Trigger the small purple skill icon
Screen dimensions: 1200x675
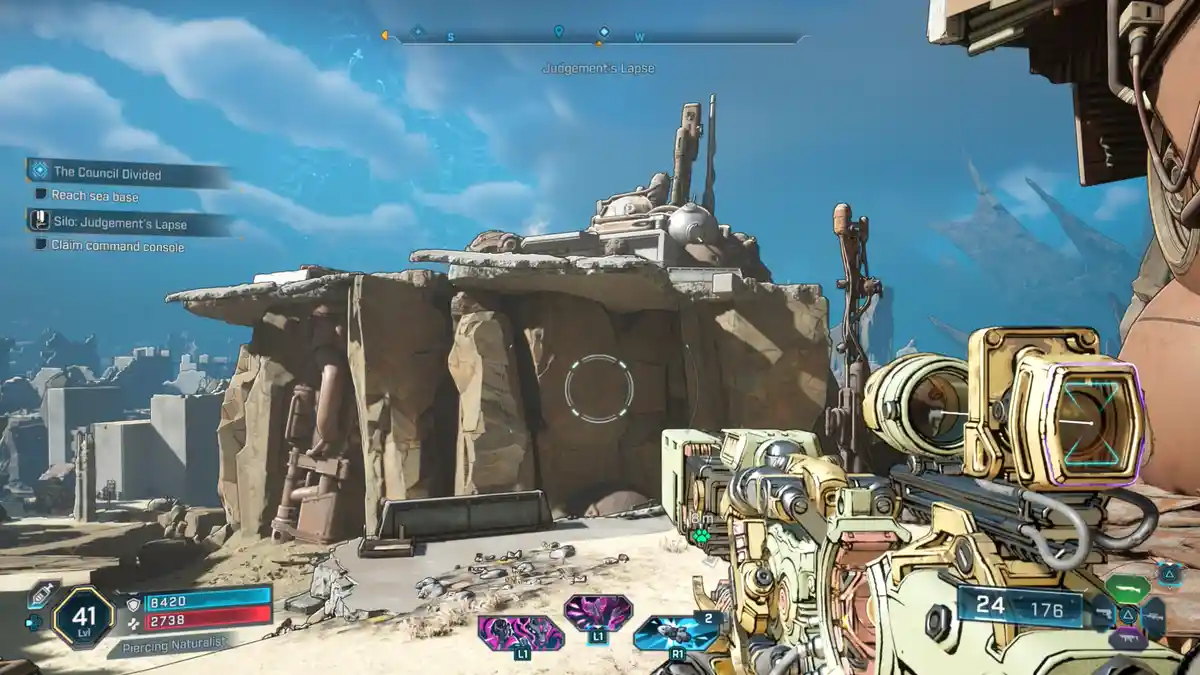click(597, 612)
